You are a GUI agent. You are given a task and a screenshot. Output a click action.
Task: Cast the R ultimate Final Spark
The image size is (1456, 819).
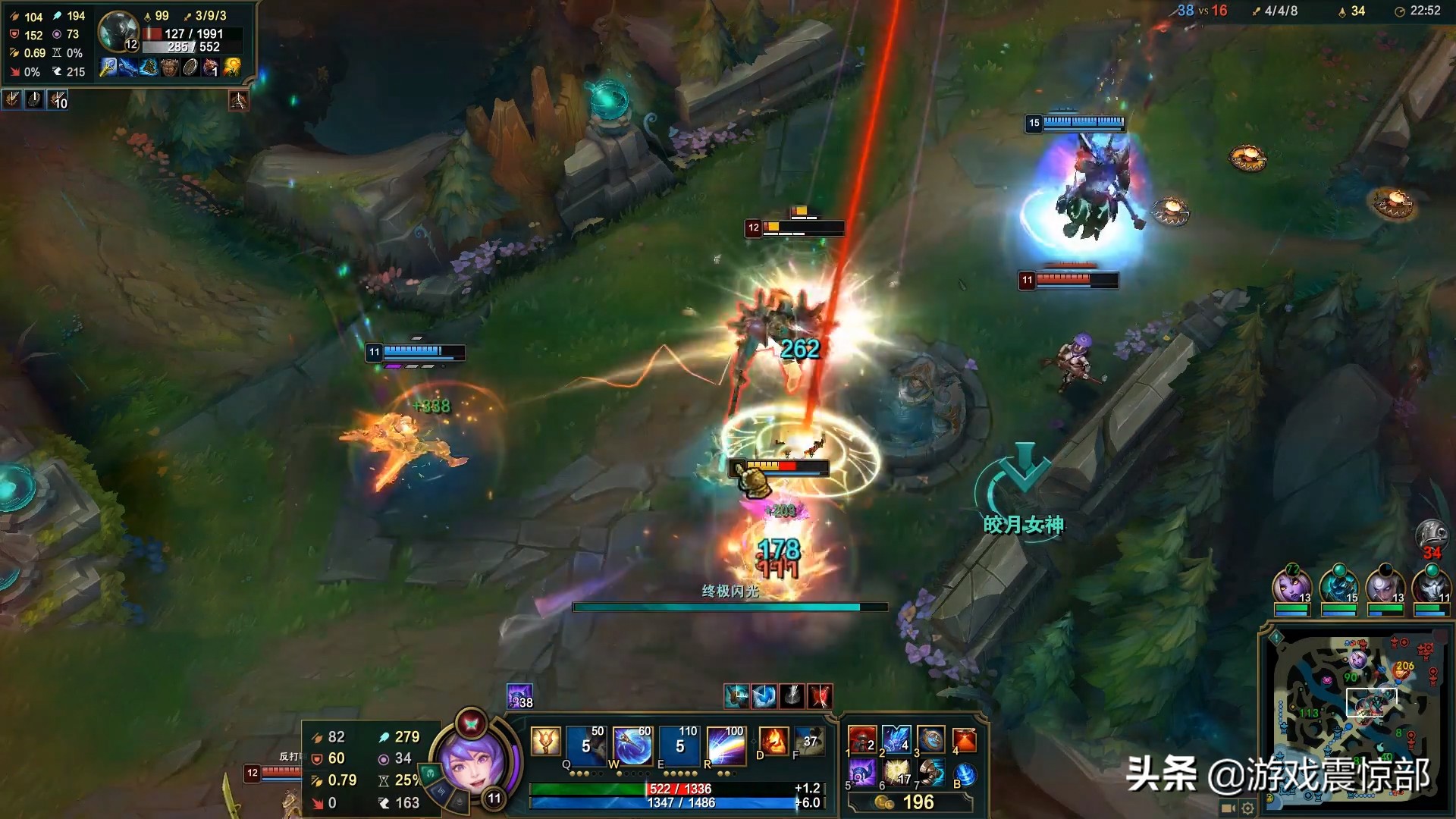point(726,745)
